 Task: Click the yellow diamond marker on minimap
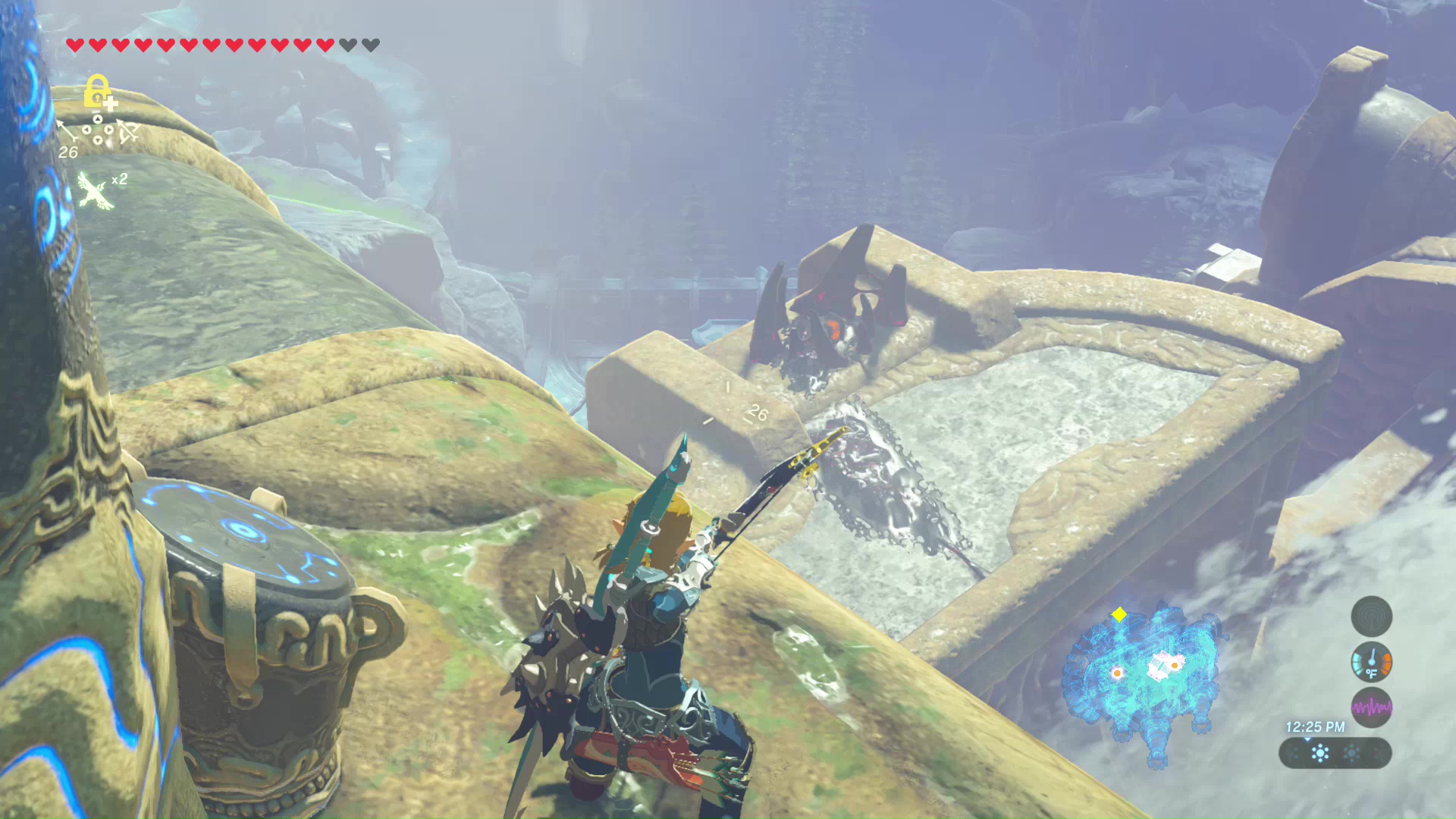(x=1119, y=614)
